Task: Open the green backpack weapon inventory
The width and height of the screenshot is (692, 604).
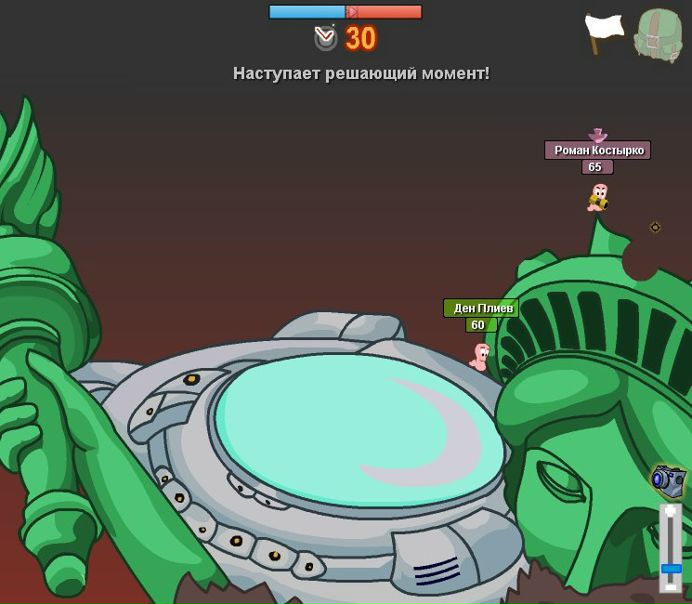Action: (x=658, y=36)
